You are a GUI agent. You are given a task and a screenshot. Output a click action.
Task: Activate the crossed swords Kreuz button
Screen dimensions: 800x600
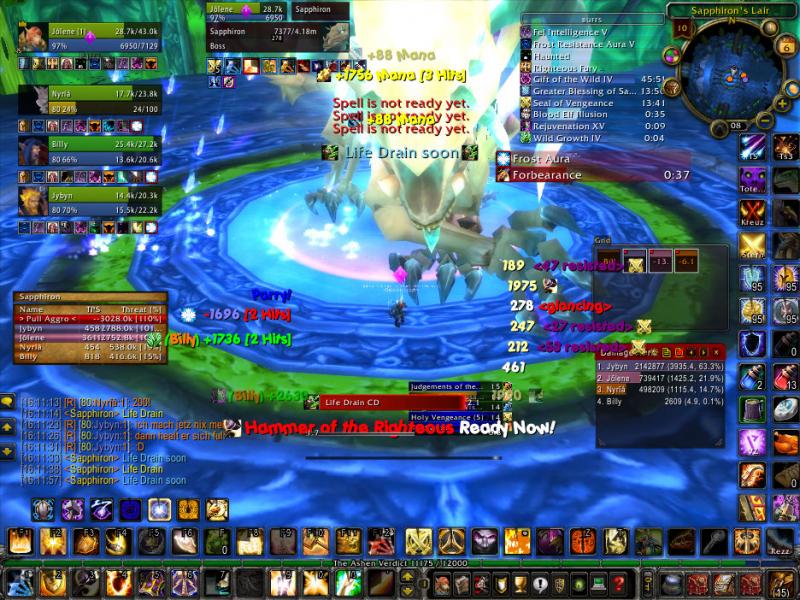(753, 212)
